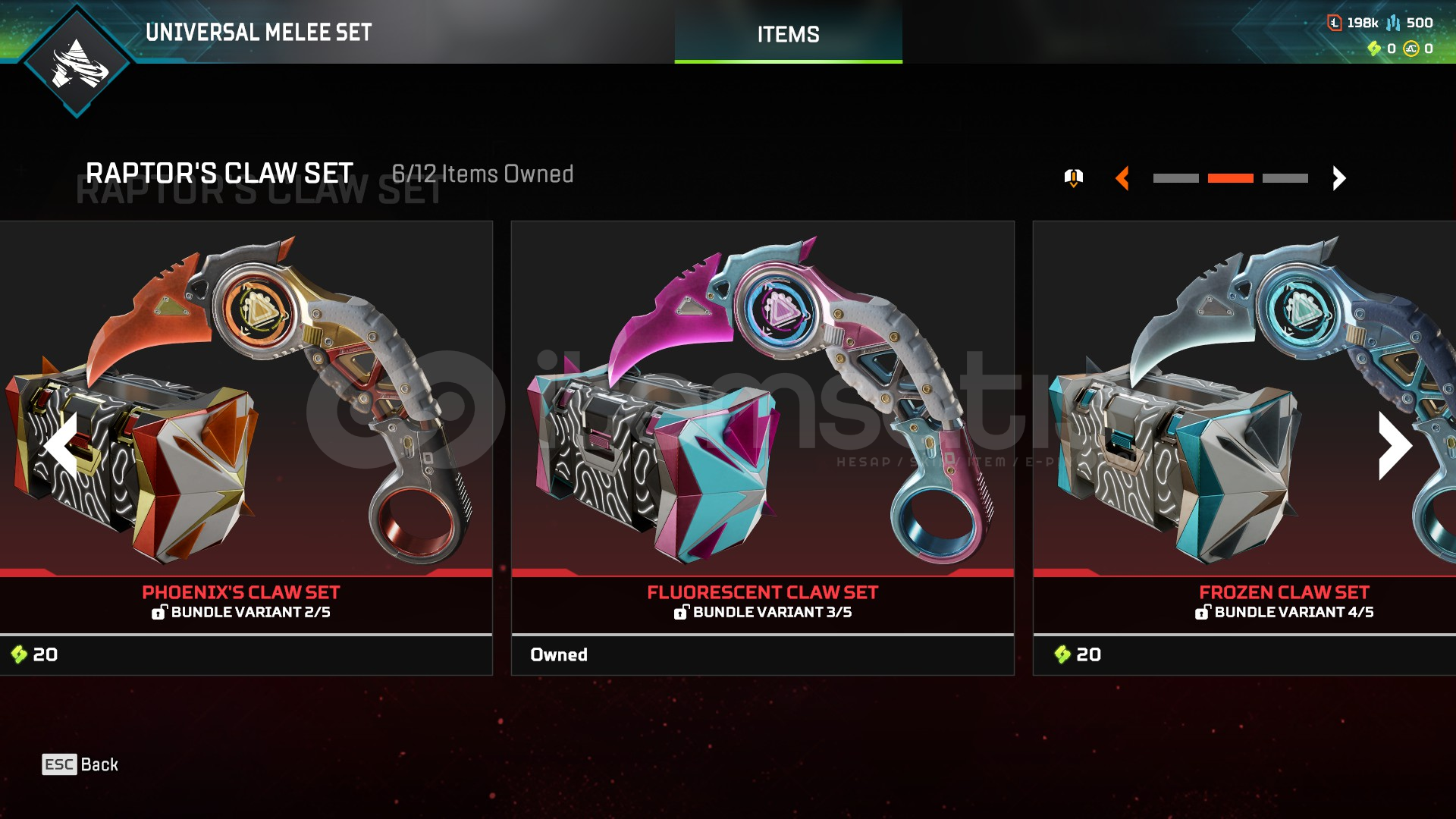Jump to the first page indicator
The width and height of the screenshot is (1456, 819).
tap(1175, 178)
